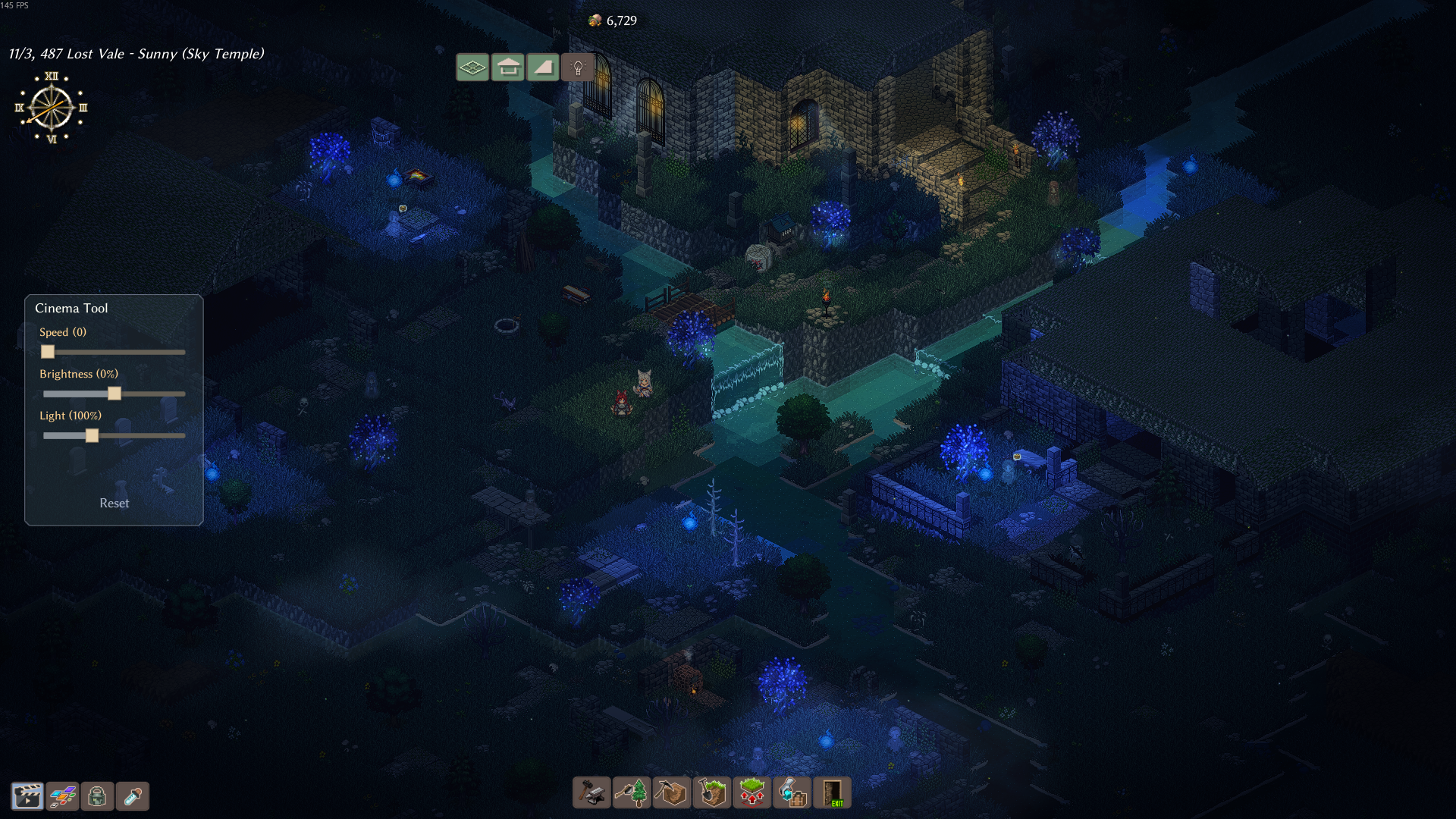Click the compass clock dial

(51, 108)
